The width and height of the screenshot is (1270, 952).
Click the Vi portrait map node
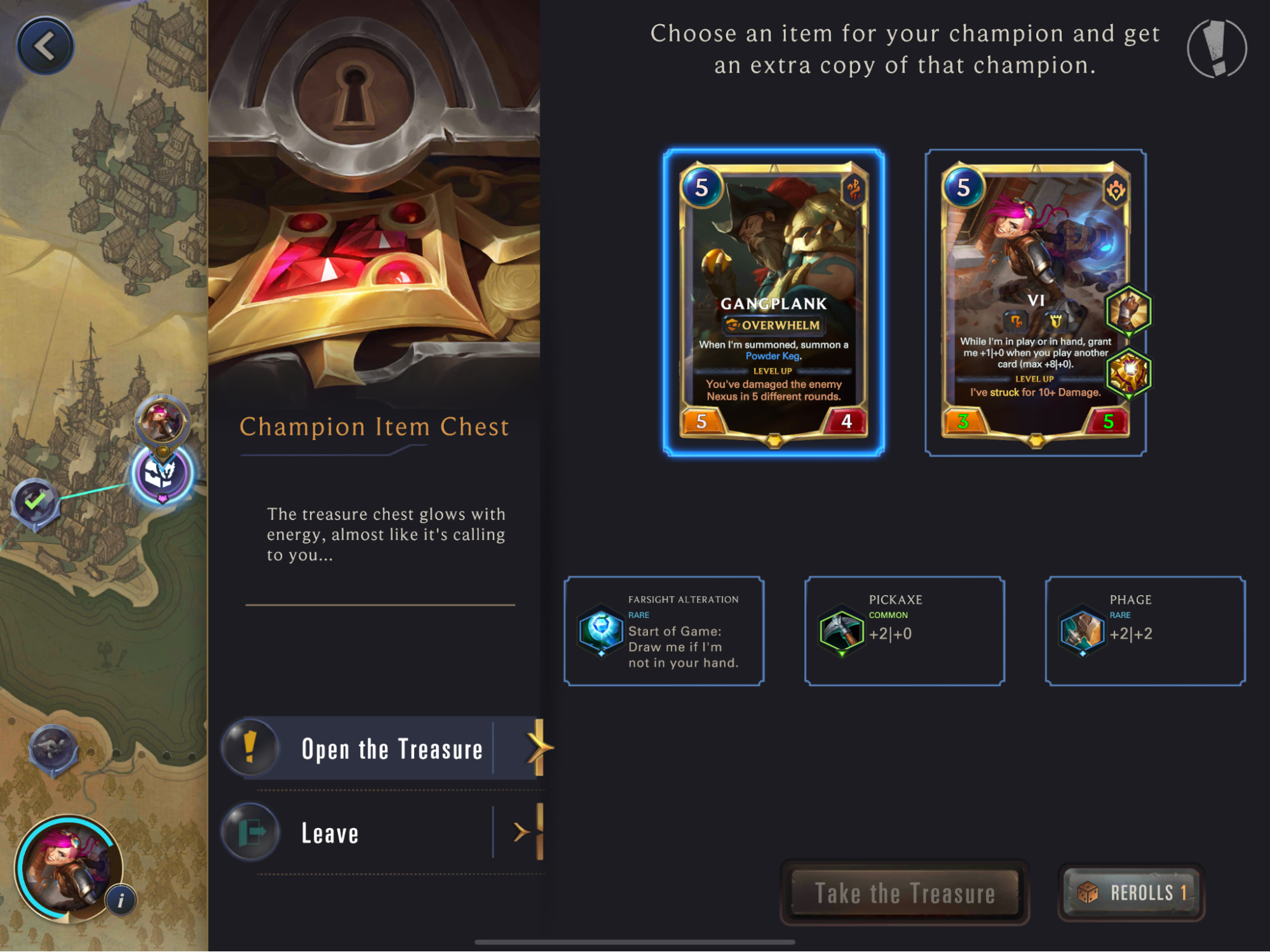coord(161,420)
